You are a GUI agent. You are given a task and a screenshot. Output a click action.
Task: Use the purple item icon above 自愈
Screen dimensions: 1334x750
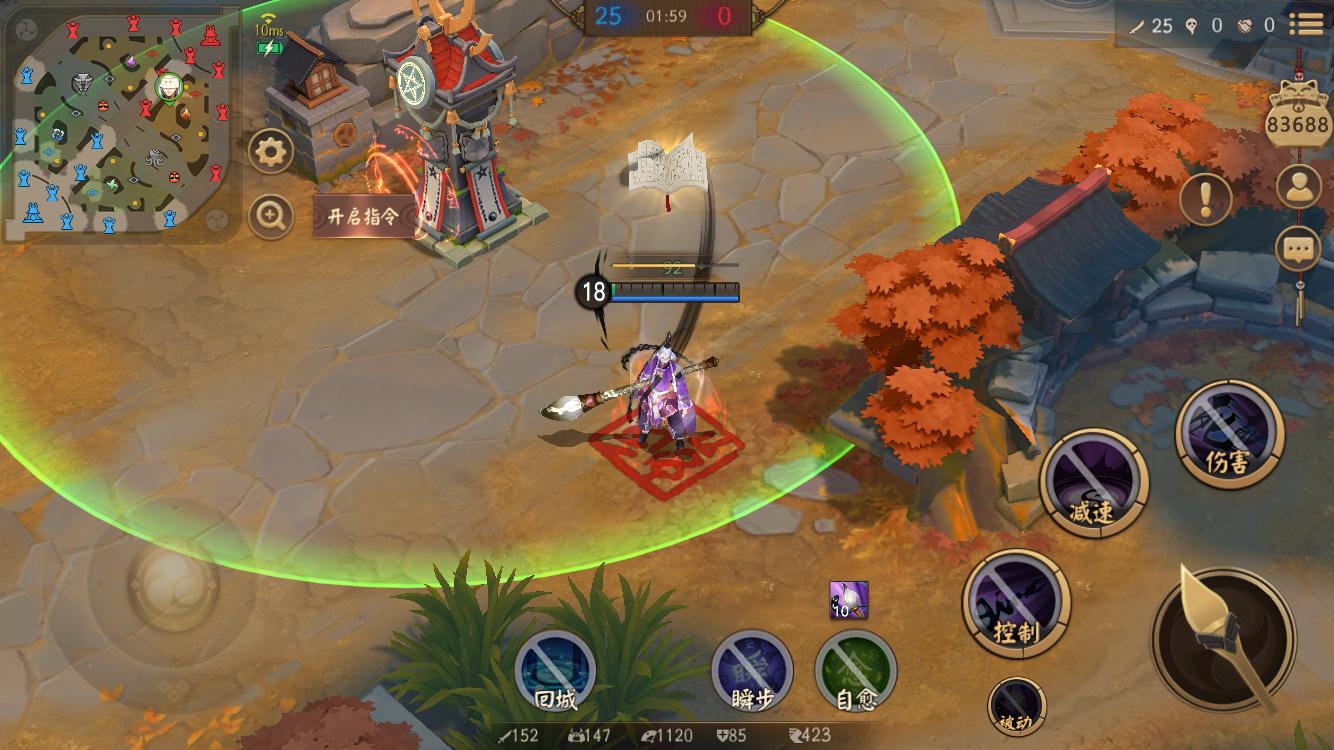pos(848,600)
